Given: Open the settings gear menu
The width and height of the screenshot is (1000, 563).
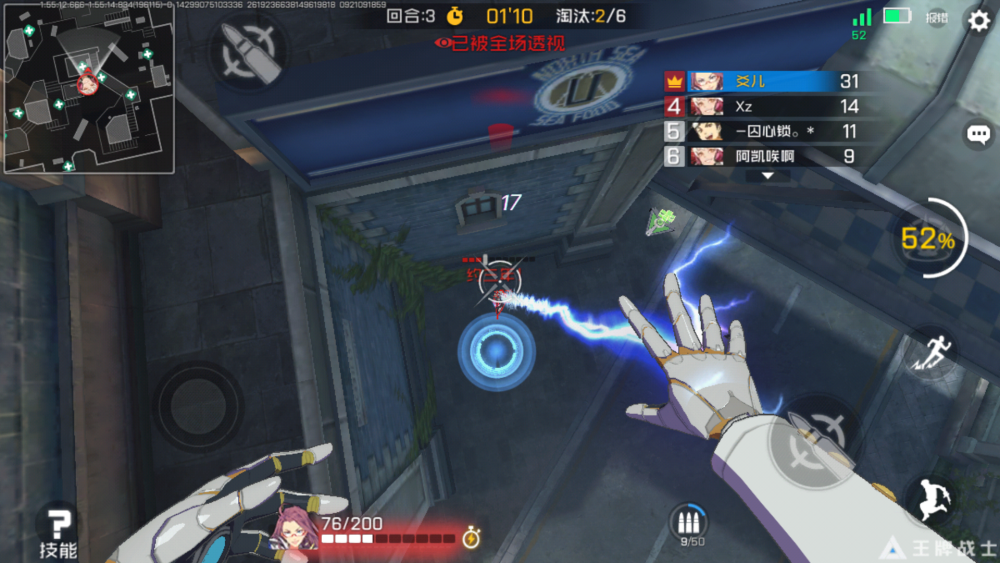Looking at the screenshot, I should 977,20.
